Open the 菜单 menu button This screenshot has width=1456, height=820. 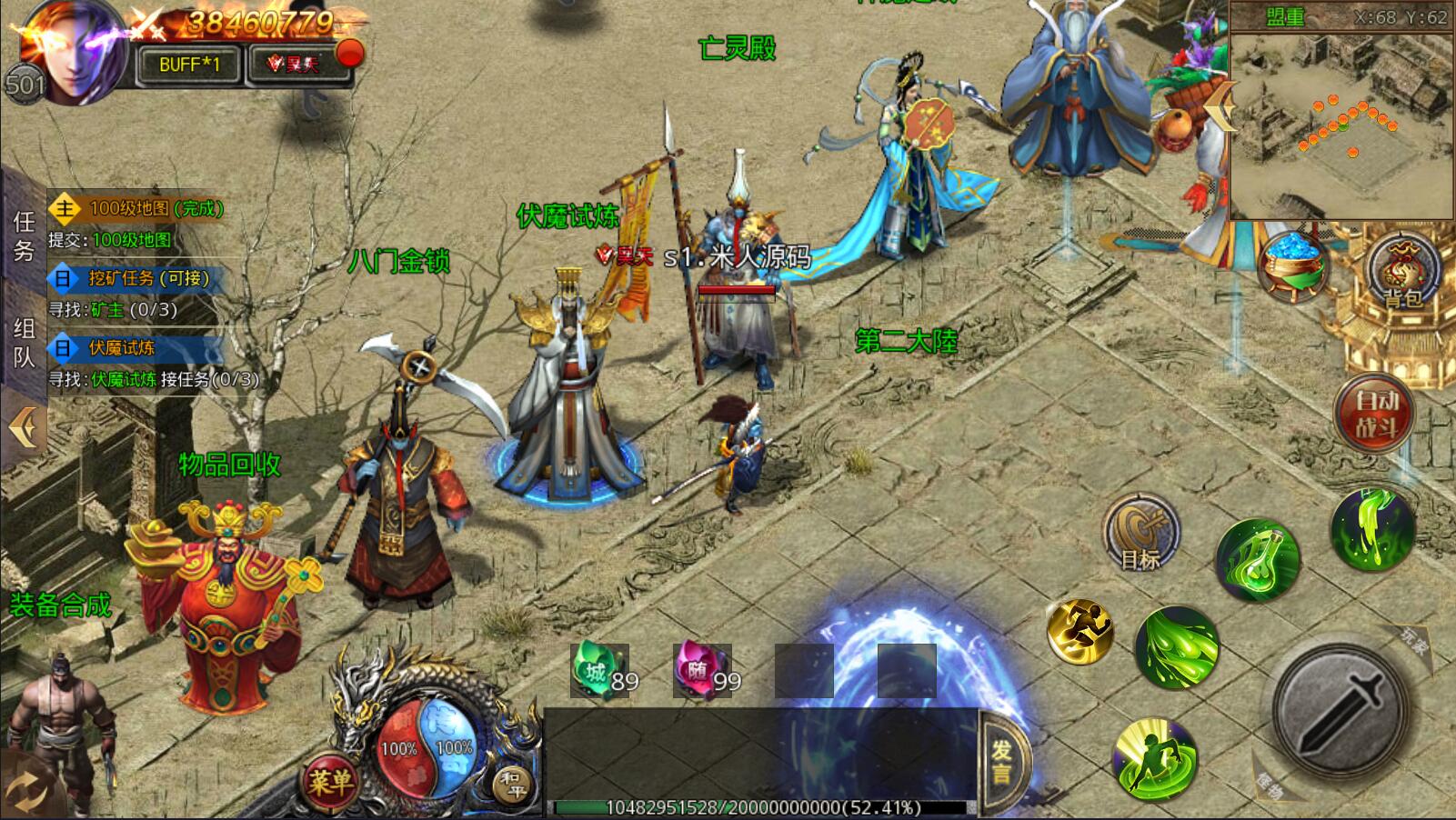329,781
